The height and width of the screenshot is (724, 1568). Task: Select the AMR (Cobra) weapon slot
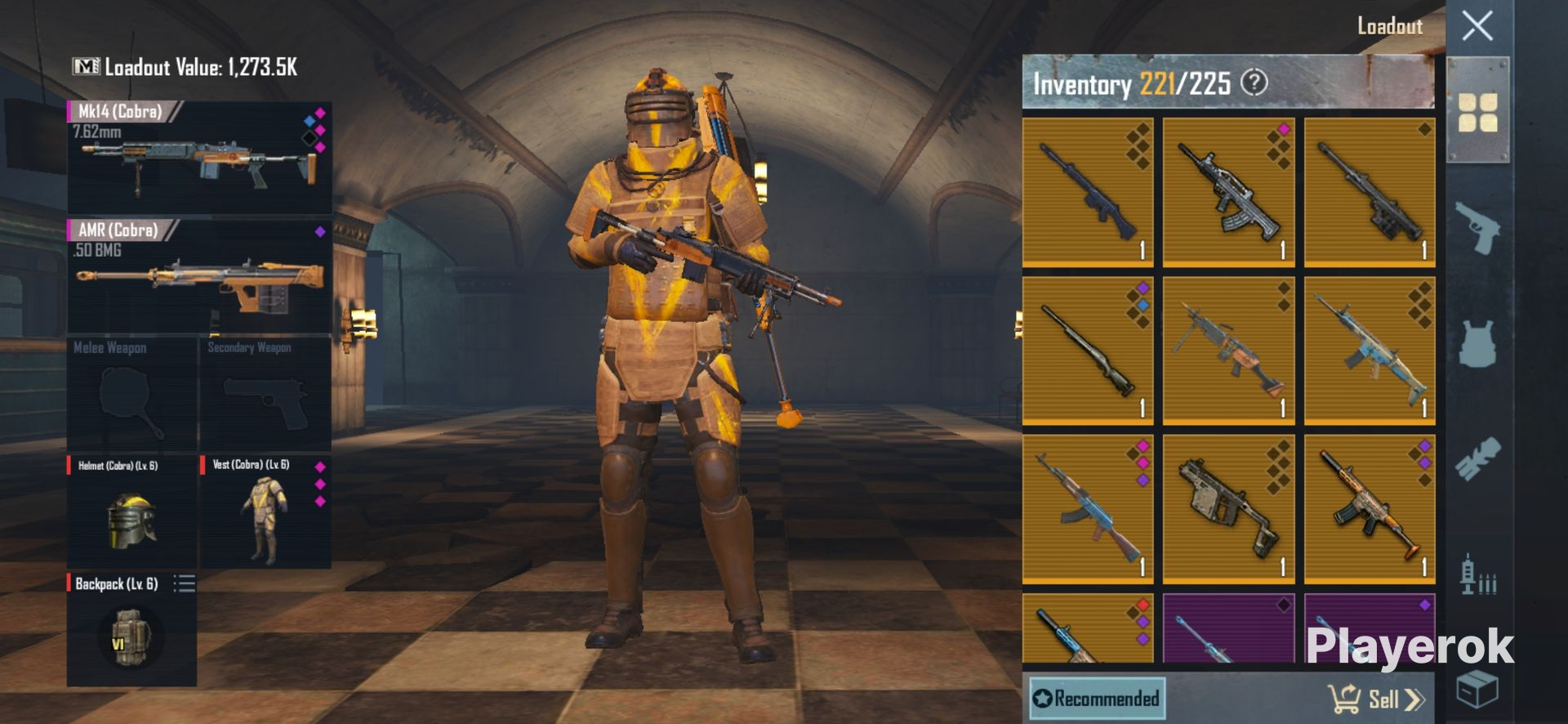199,276
